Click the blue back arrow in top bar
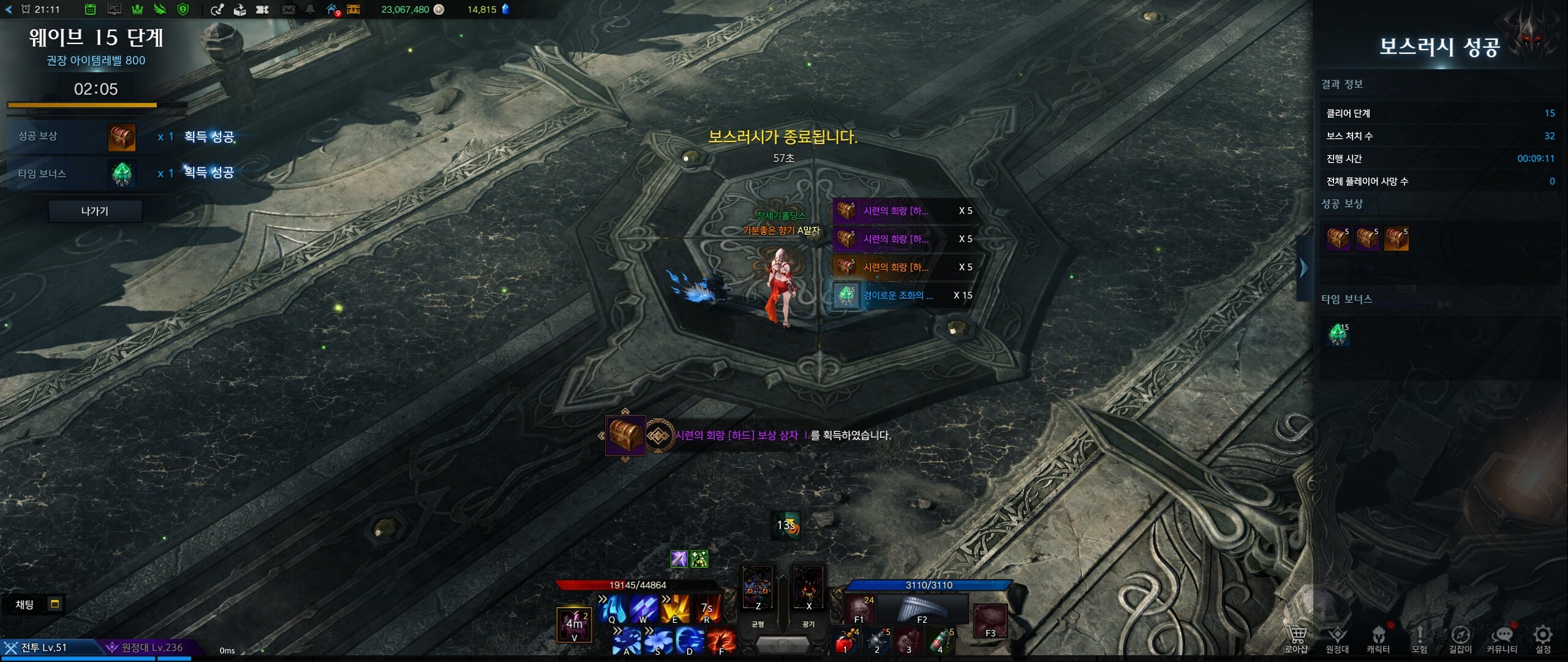Screen dimensions: 1568x662 (x=9, y=9)
